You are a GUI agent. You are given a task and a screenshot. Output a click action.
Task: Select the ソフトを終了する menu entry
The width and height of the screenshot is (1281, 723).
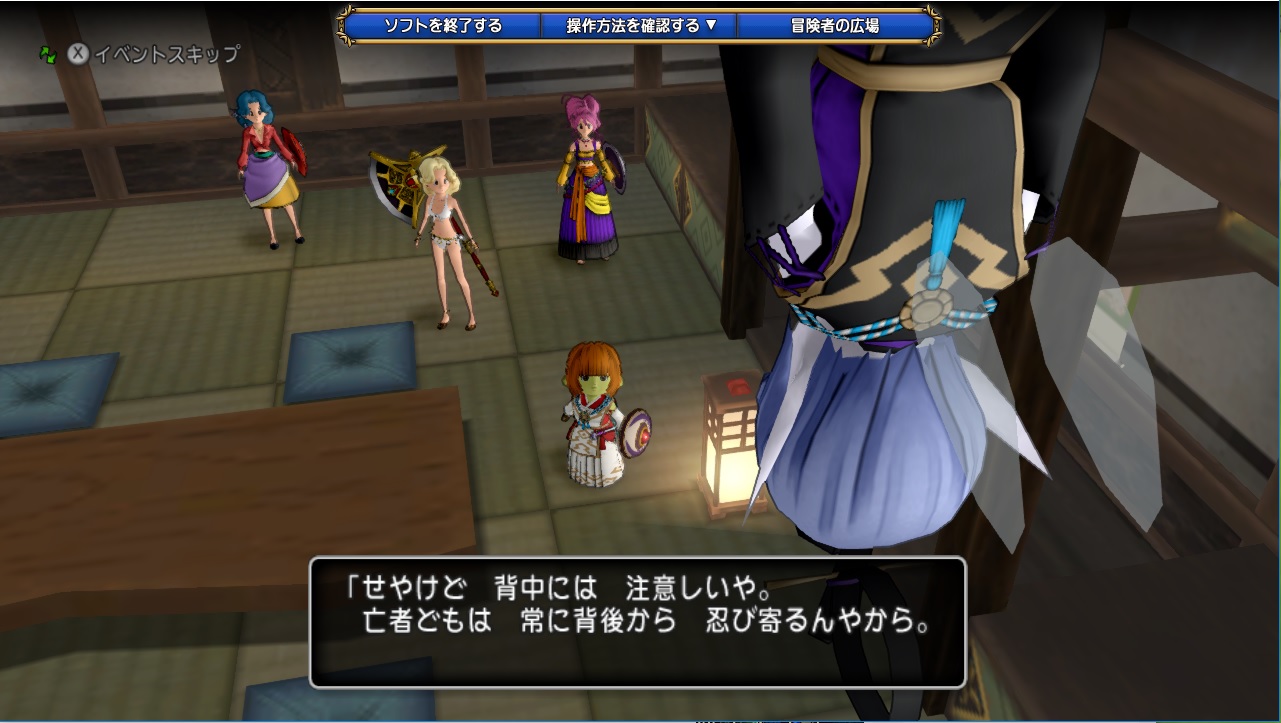(x=446, y=27)
